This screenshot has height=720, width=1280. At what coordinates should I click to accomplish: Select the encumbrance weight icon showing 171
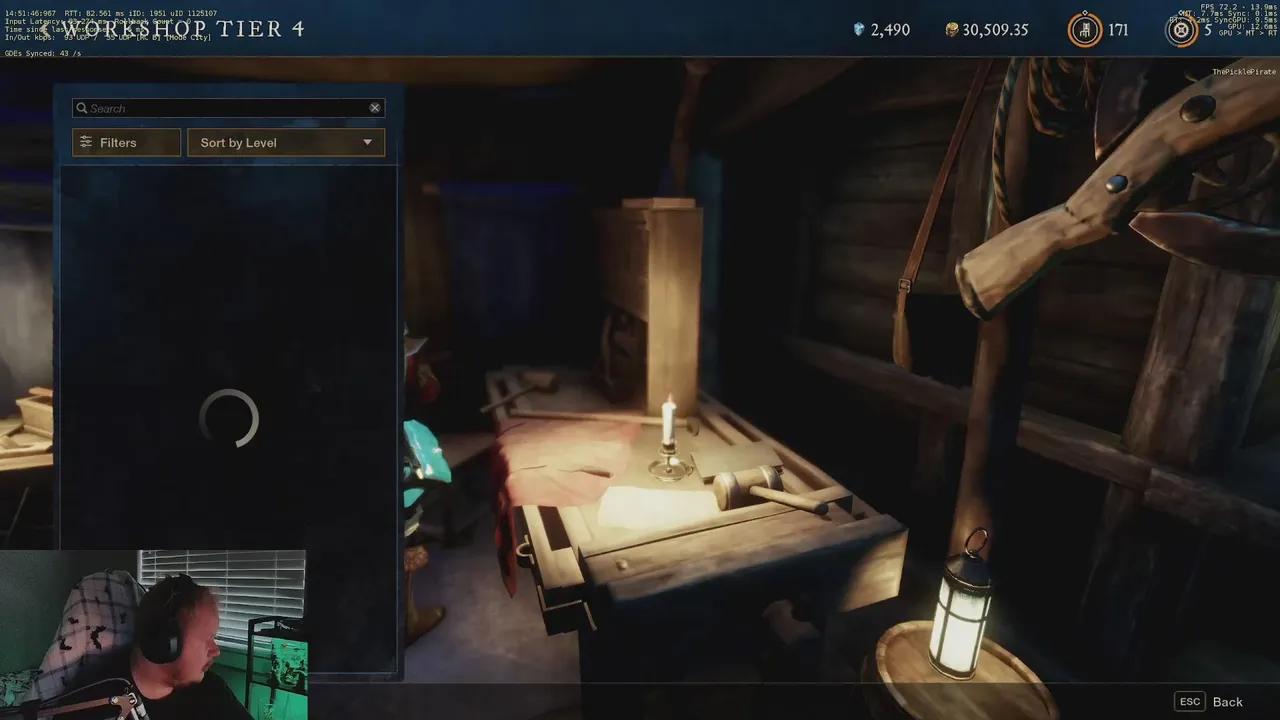pos(1083,29)
